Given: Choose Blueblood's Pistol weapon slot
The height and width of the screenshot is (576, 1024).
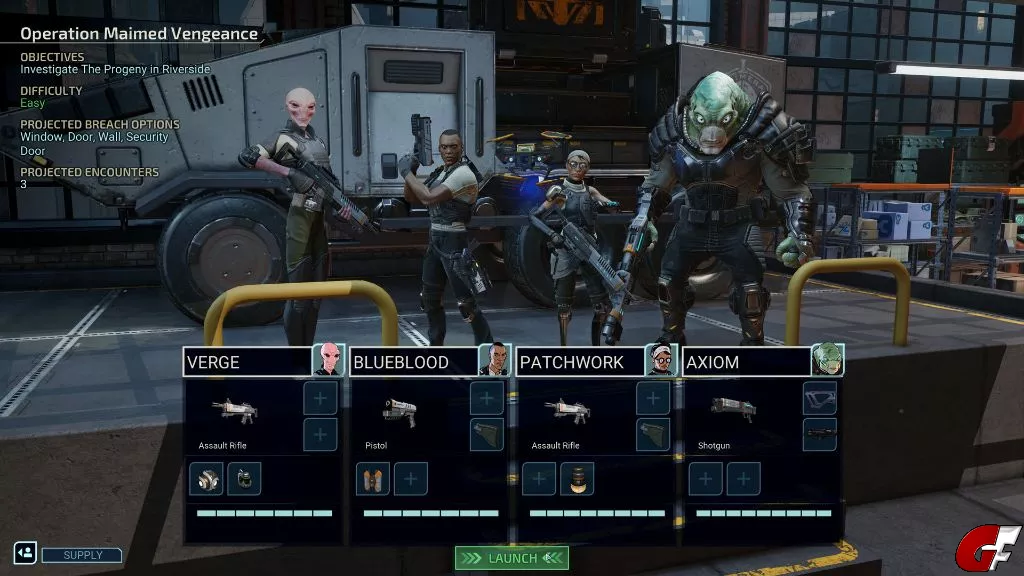Looking at the screenshot, I should pyautogui.click(x=400, y=412).
